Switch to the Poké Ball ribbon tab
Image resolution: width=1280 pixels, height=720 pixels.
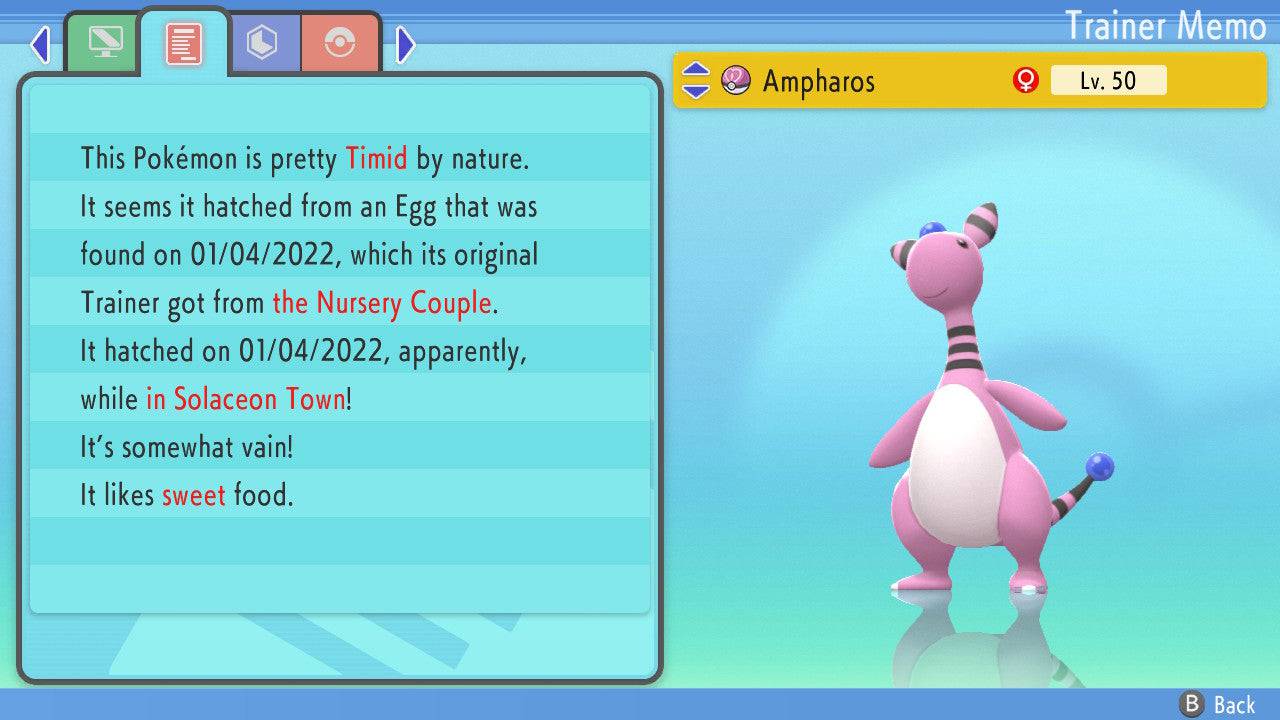pos(340,43)
